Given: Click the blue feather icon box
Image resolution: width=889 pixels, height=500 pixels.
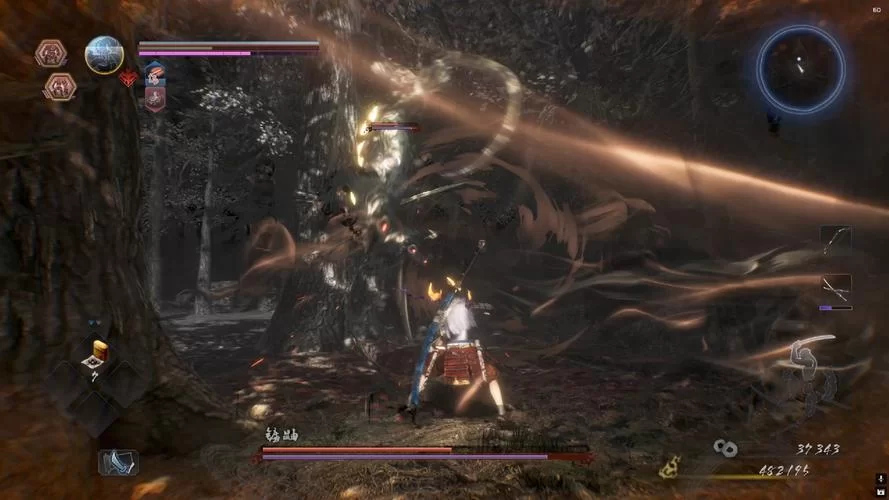Looking at the screenshot, I should 116,462.
